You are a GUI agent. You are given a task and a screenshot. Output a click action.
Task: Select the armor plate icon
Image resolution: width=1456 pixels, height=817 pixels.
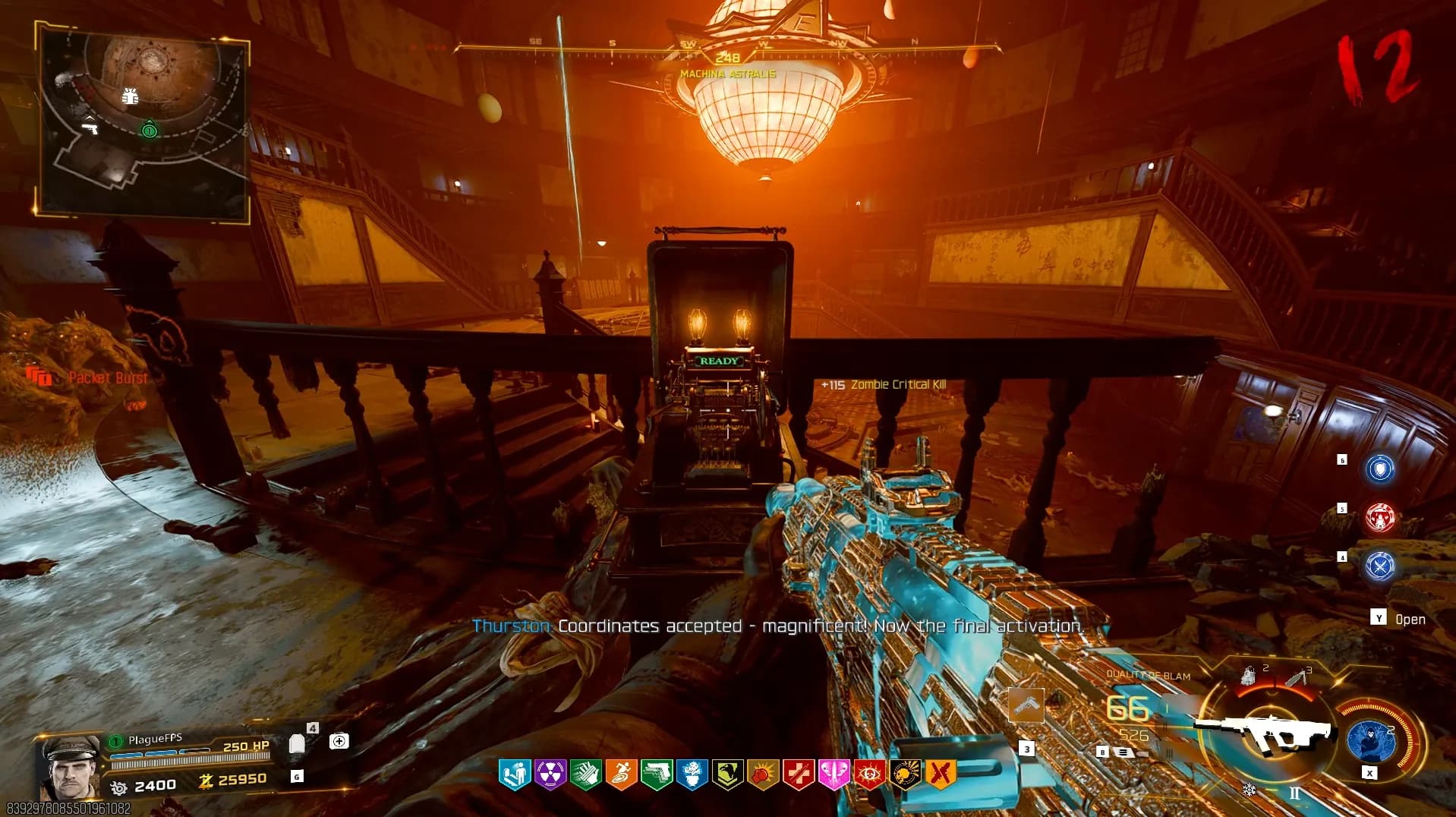(297, 743)
